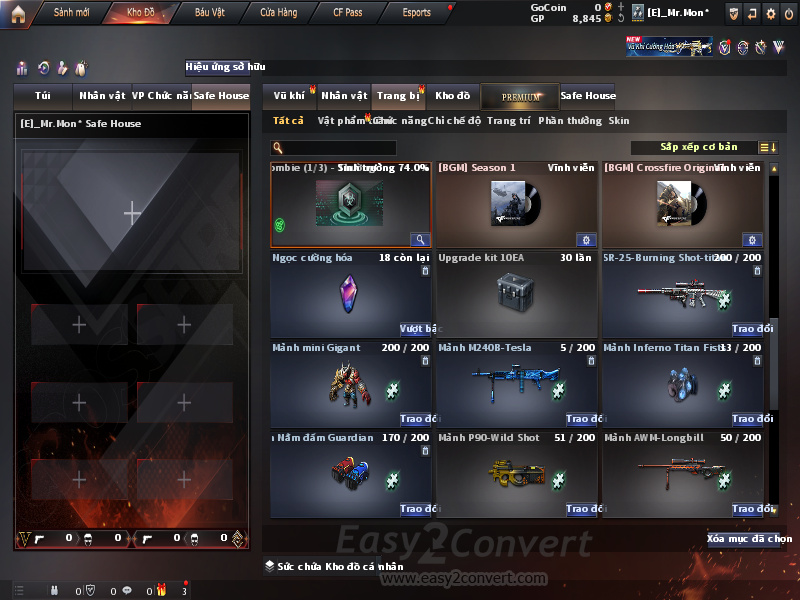Open the Sắp xếp cơ bản sort dropdown
The height and width of the screenshot is (600, 800).
tap(698, 148)
